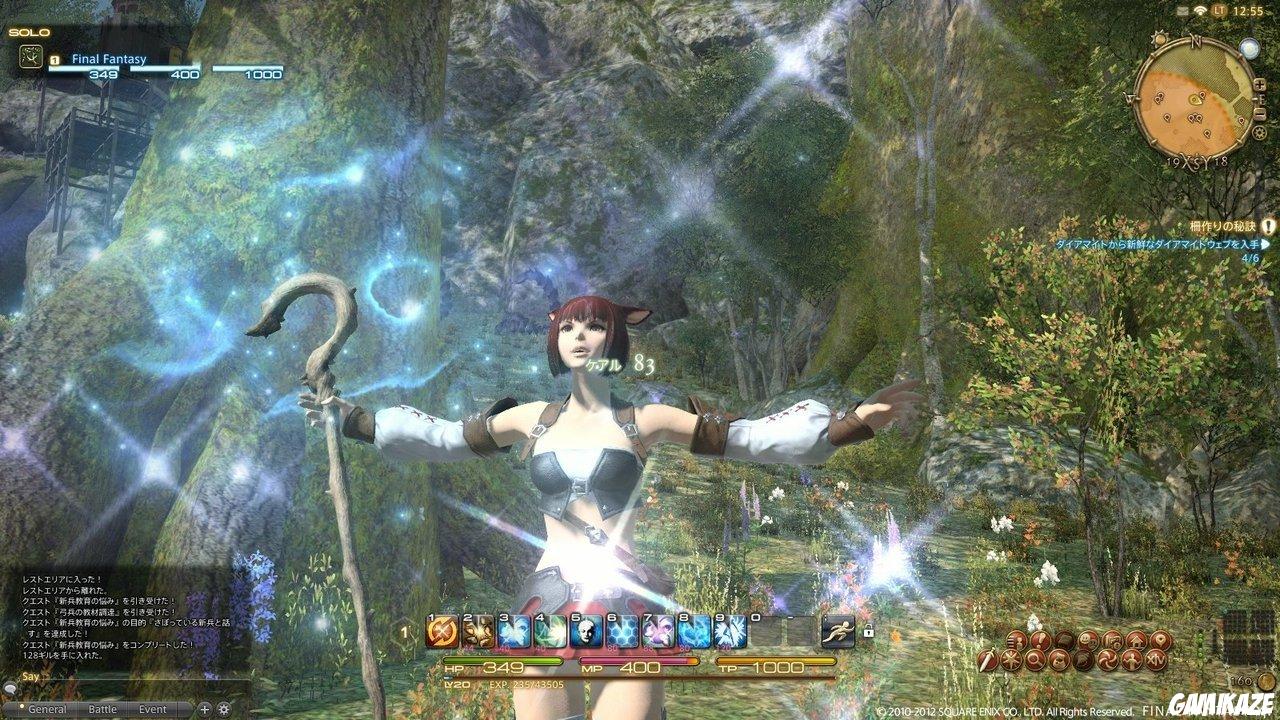The height and width of the screenshot is (720, 1280).
Task: Open the chat settings gear icon
Action: (x=224, y=709)
